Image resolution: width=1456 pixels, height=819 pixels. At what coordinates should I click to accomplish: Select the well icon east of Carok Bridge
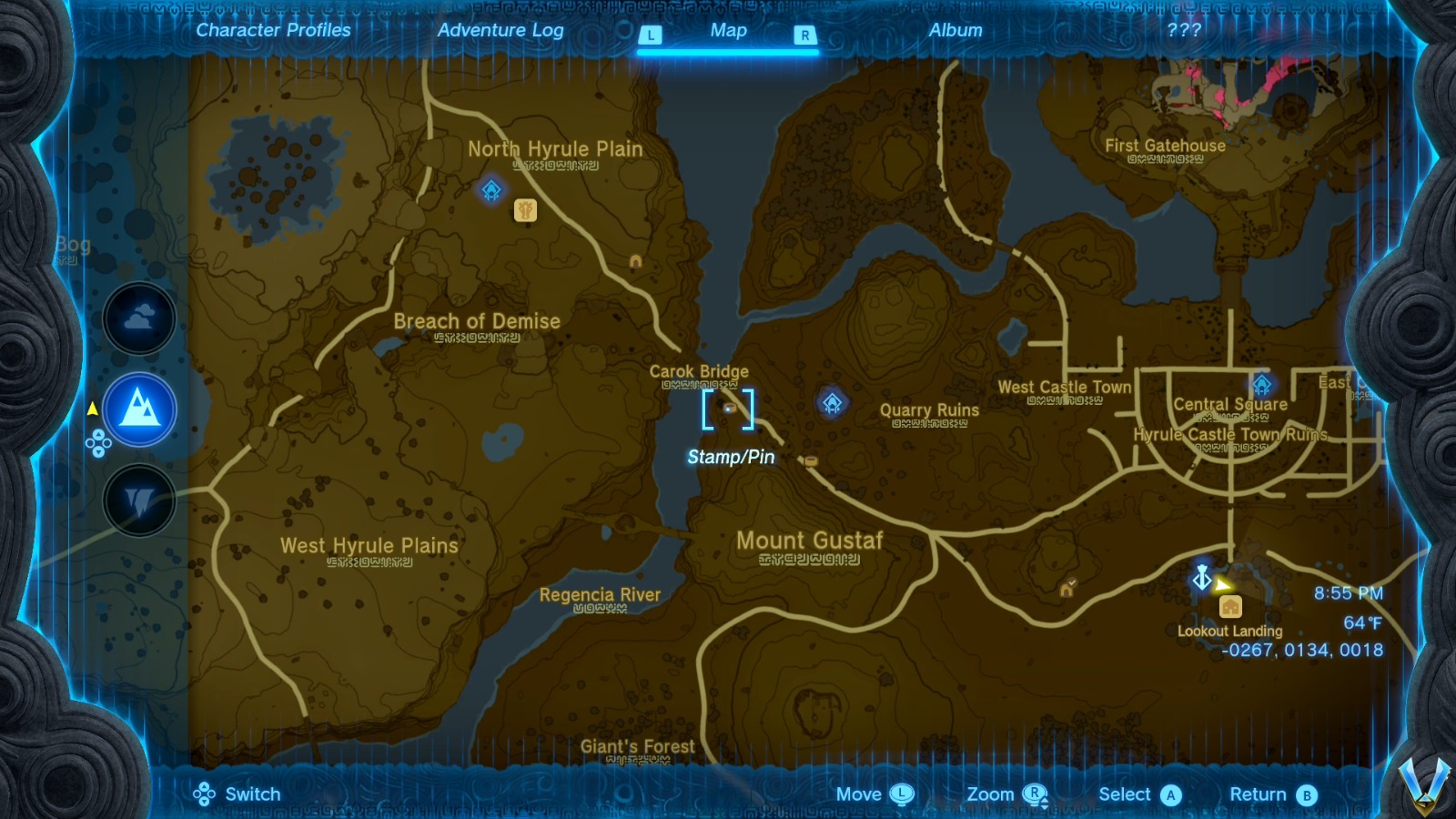pyautogui.click(x=811, y=460)
